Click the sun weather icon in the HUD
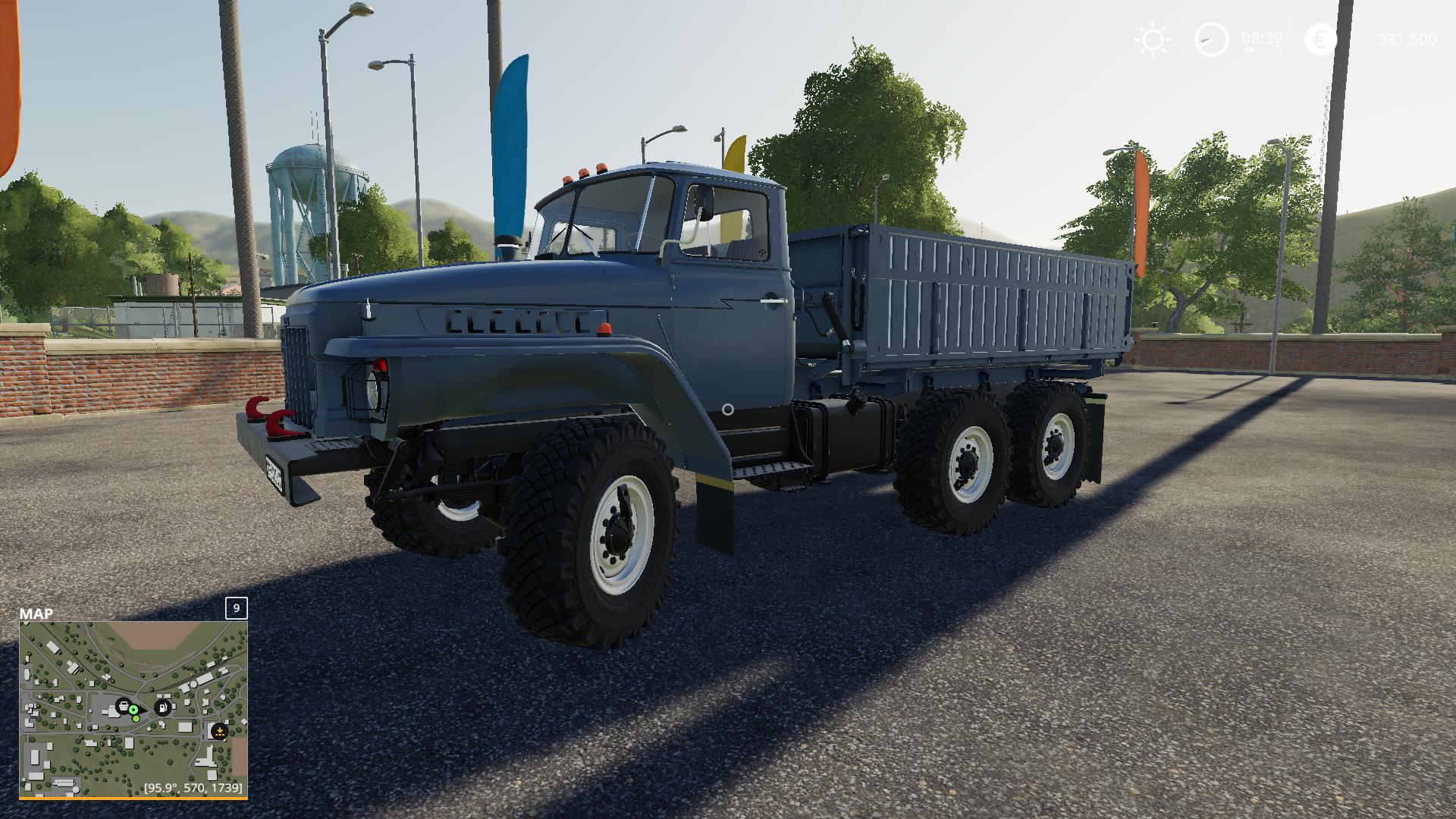 pos(1153,38)
